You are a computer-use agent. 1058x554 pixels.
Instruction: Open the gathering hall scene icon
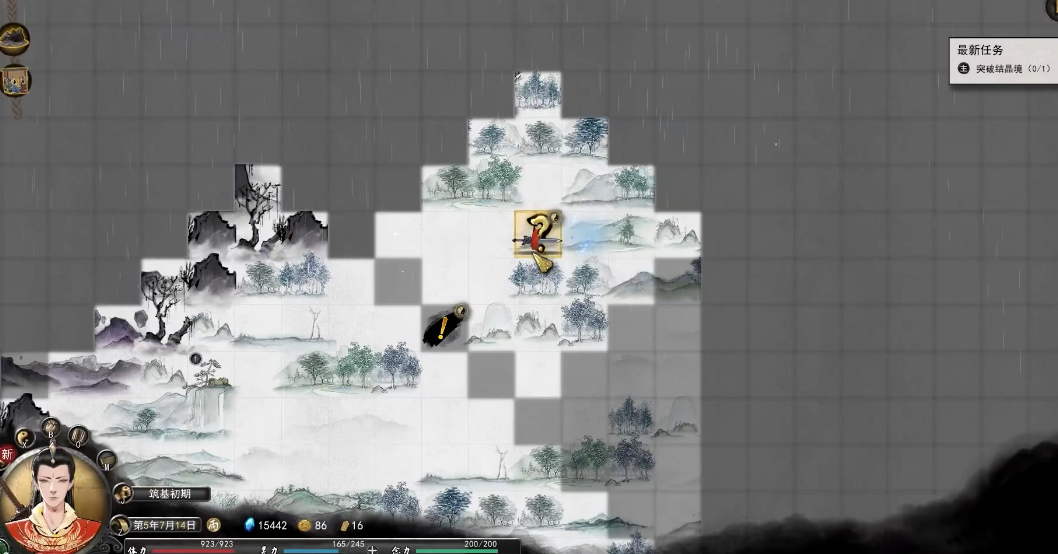14,81
